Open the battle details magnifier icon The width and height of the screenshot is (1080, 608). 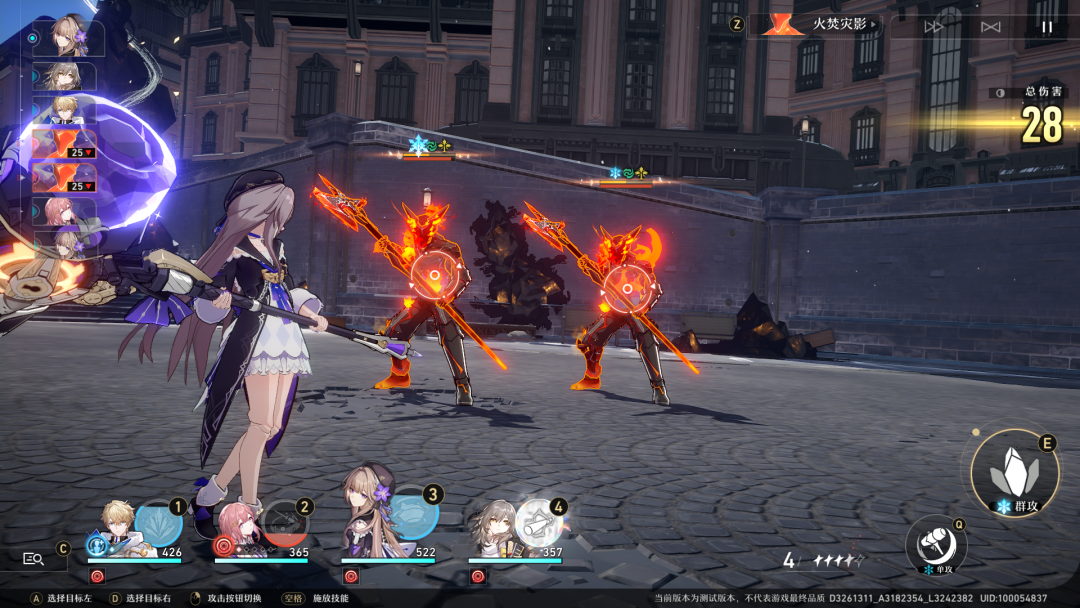[x=33, y=559]
